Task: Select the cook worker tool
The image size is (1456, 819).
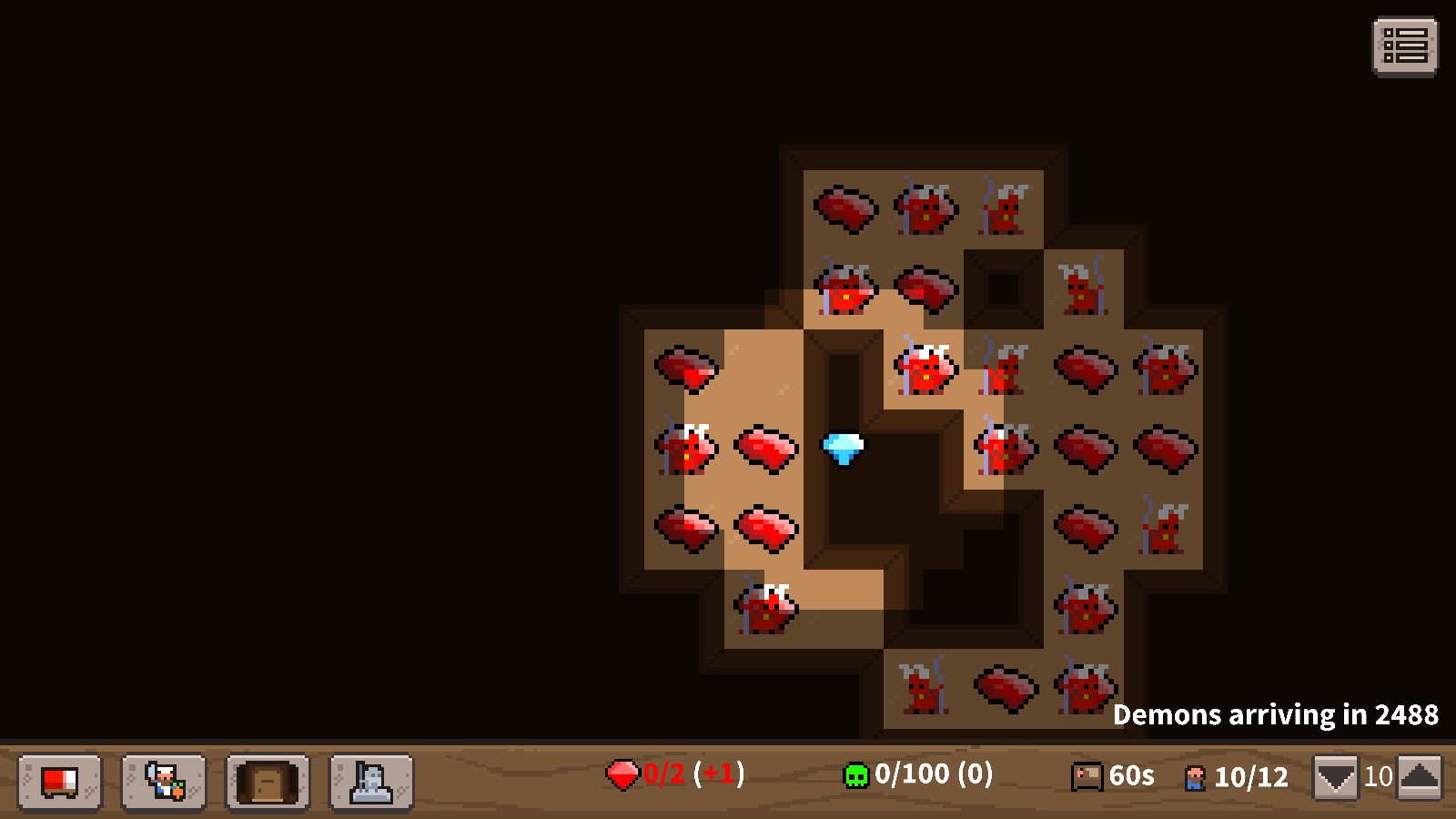Action: tap(162, 781)
